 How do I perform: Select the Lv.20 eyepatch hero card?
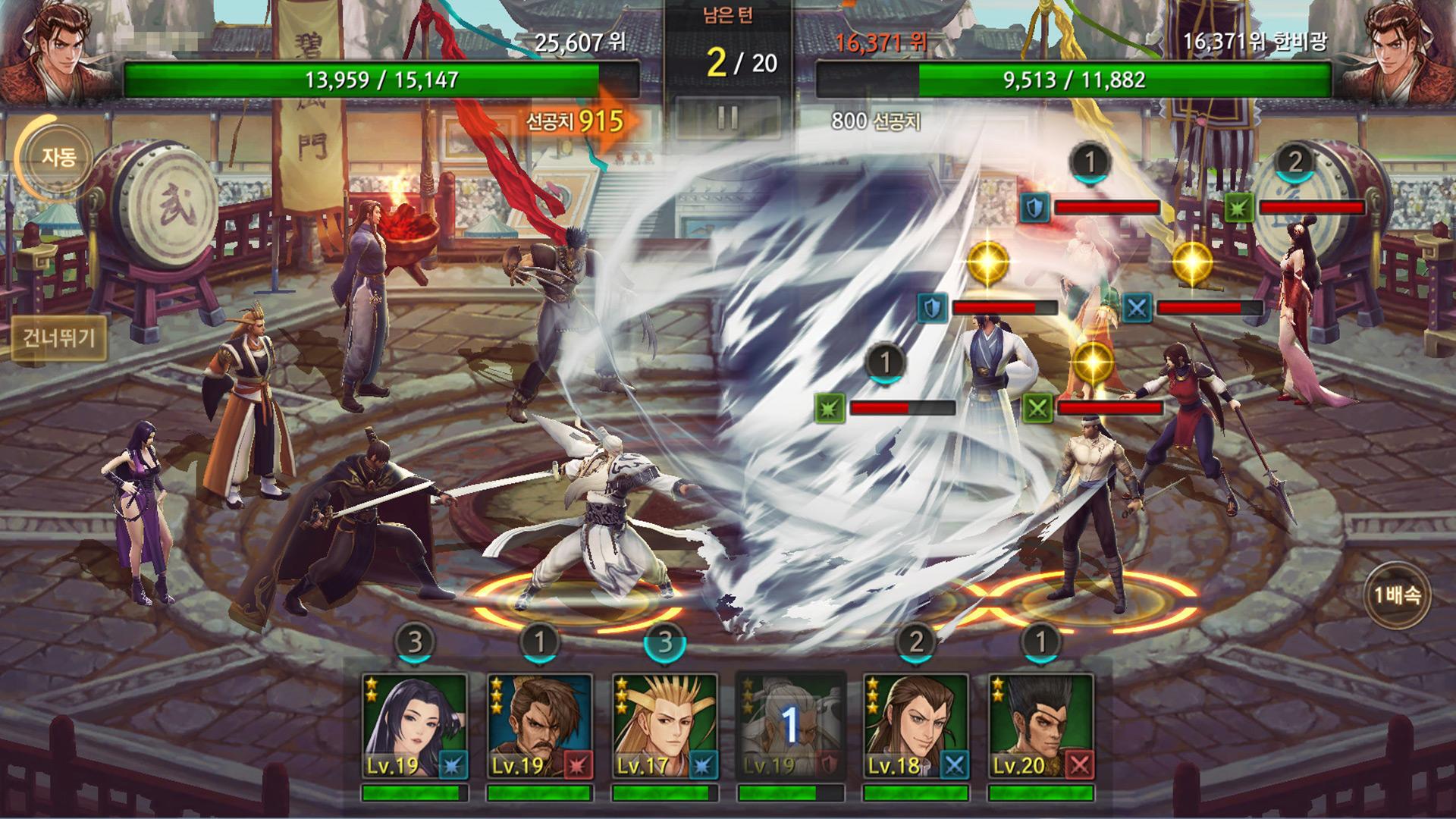point(1041,726)
